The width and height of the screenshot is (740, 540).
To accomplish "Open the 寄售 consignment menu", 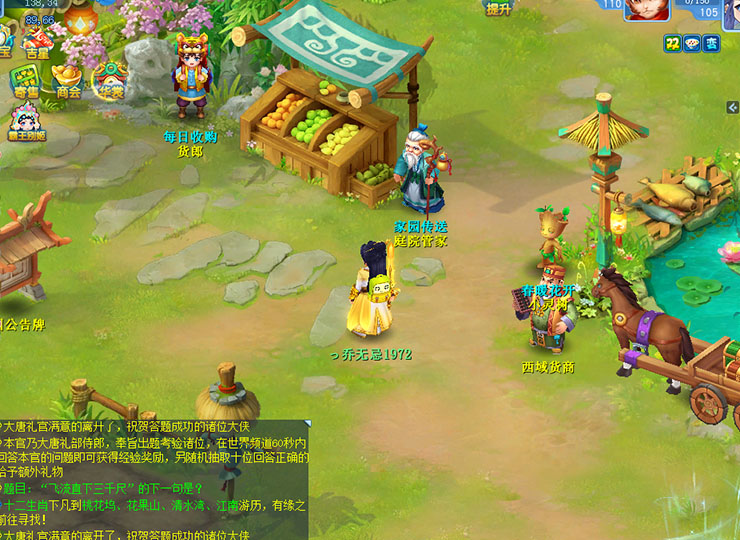I will pyautogui.click(x=25, y=80).
